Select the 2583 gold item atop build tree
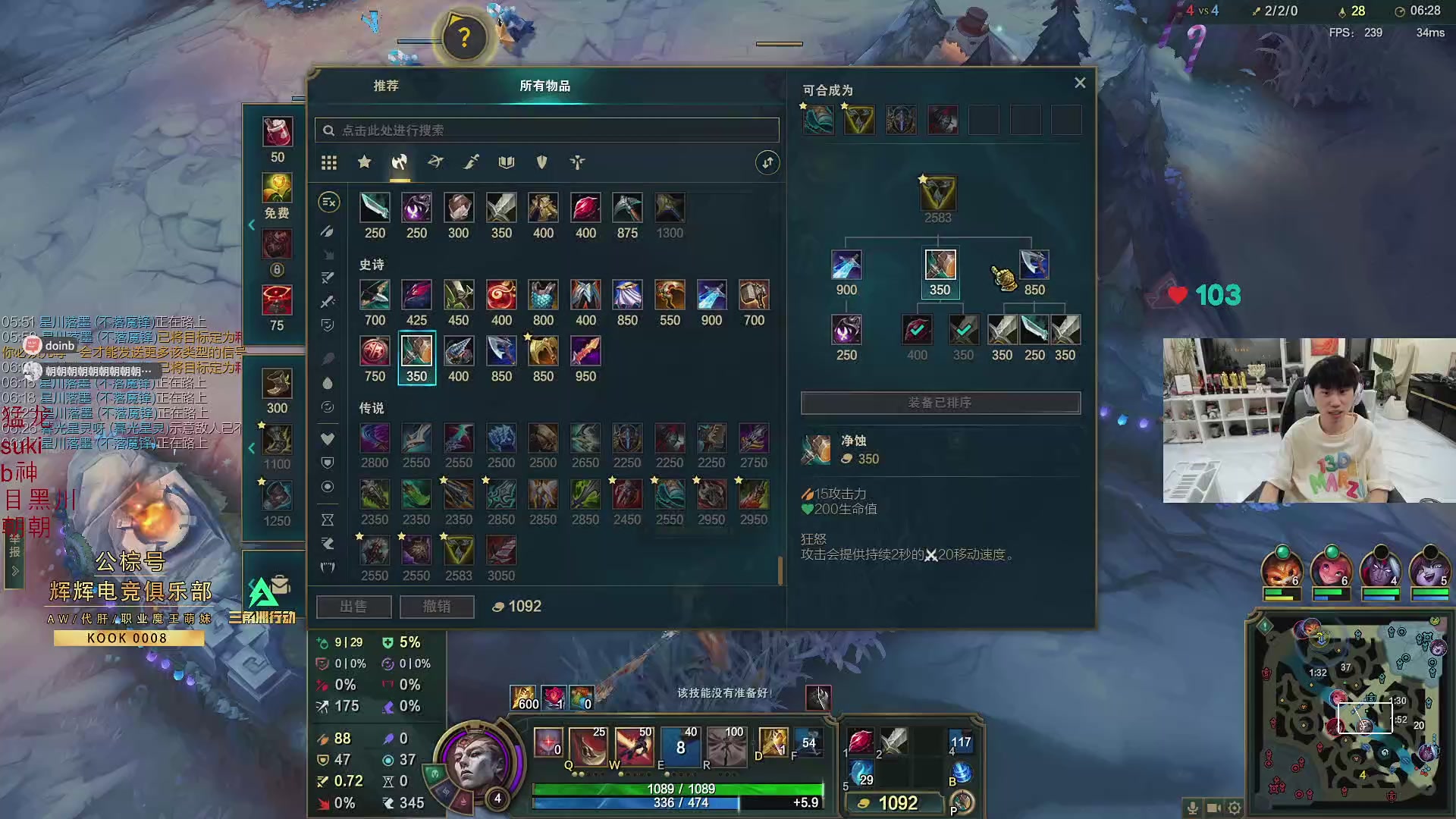The width and height of the screenshot is (1456, 819). pos(937,193)
